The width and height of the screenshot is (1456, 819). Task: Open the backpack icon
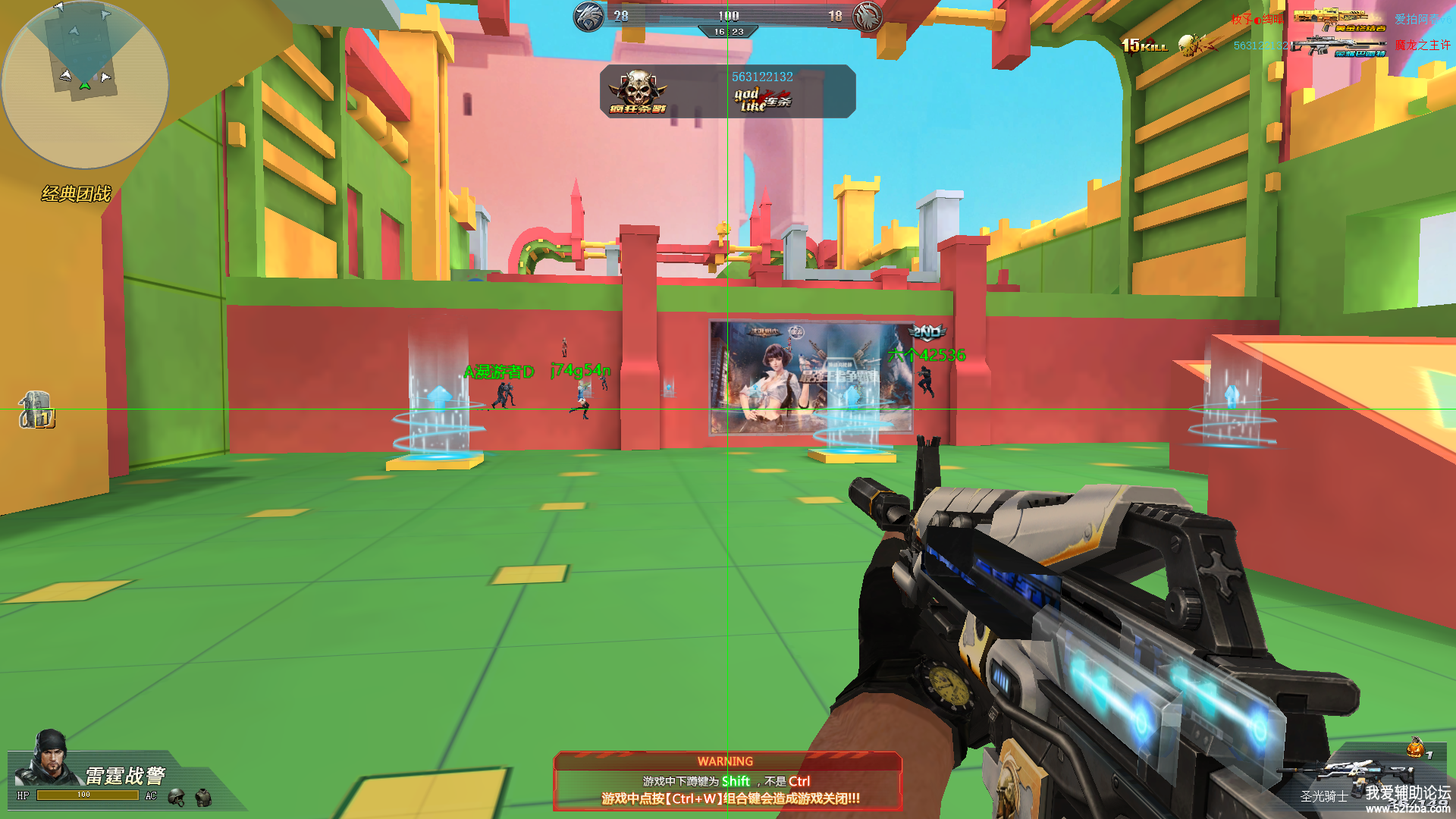[x=36, y=410]
